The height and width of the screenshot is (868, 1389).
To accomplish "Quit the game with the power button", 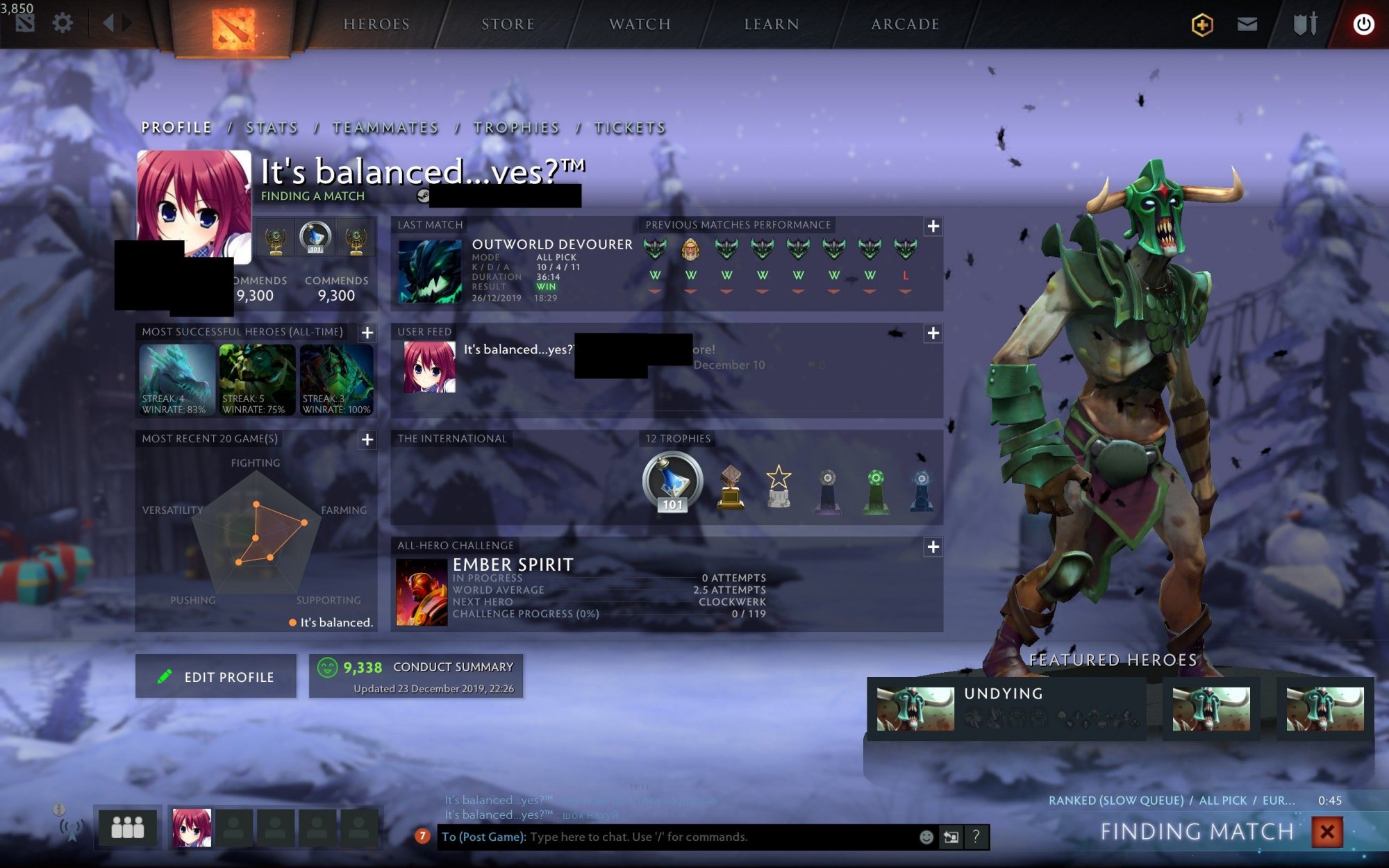I will [1363, 24].
